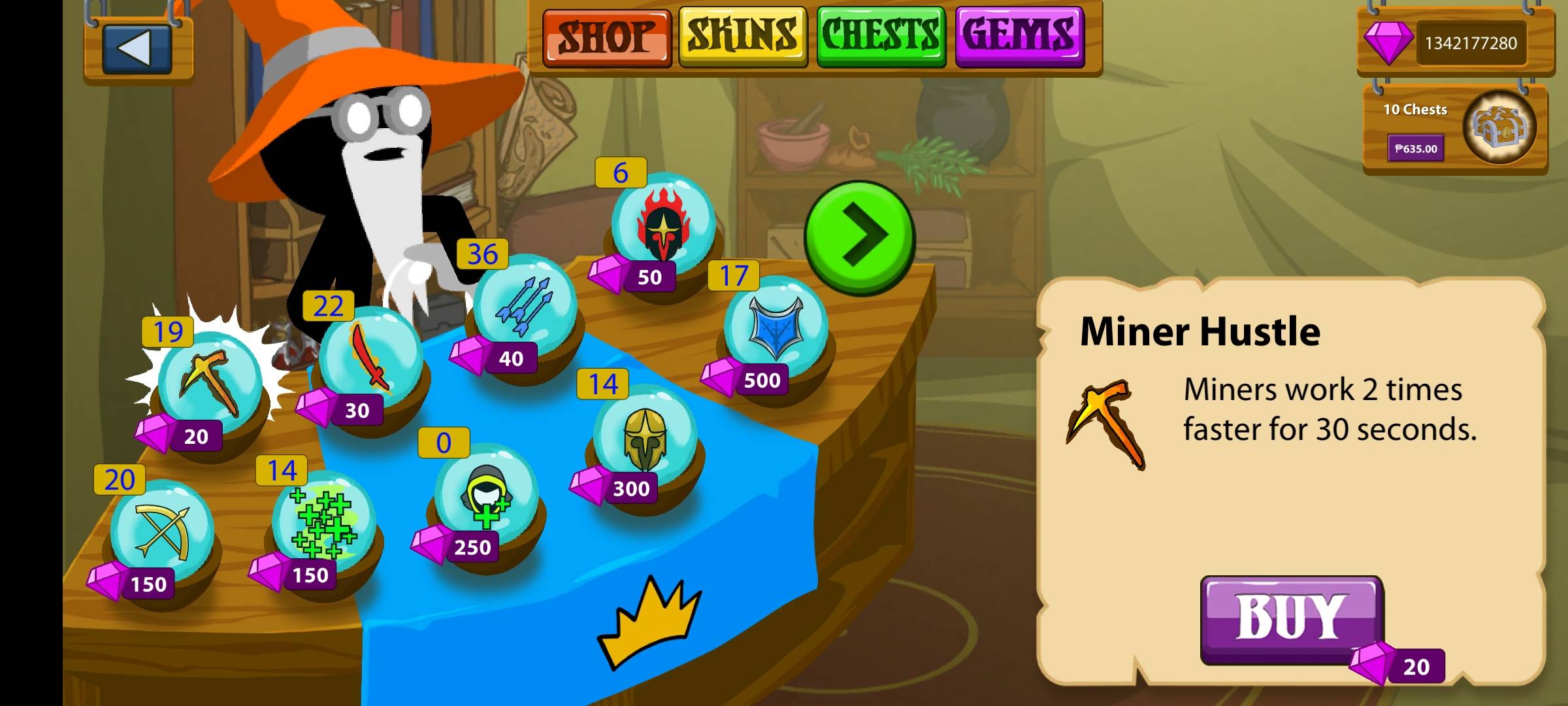Switch to the Shop tab
This screenshot has height=706, width=1568.
click(606, 37)
